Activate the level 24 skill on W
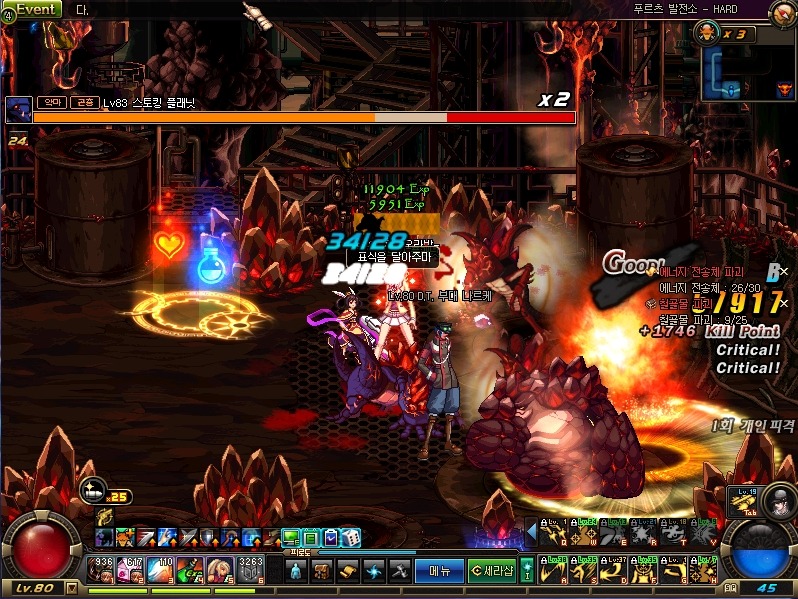The width and height of the screenshot is (798, 599). coord(582,534)
